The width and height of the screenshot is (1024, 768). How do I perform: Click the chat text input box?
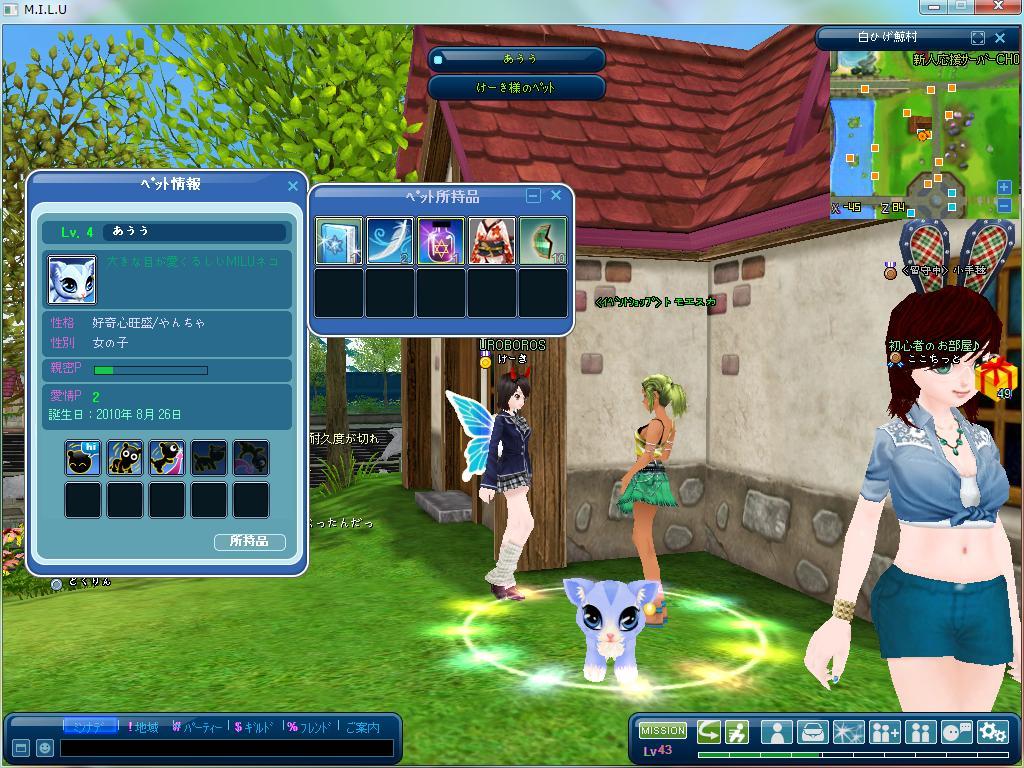click(x=227, y=747)
